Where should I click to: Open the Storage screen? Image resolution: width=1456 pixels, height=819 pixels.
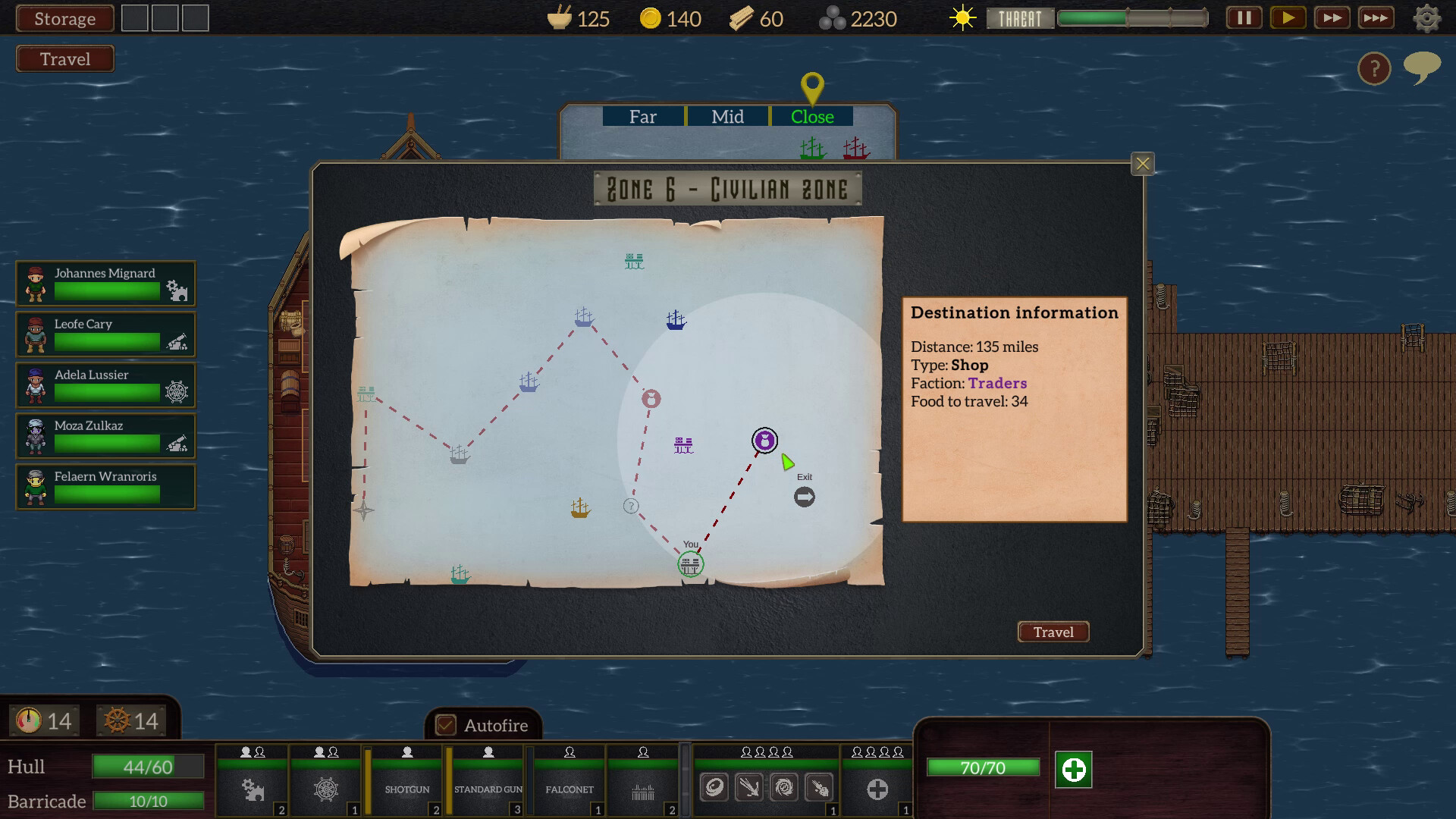(64, 18)
